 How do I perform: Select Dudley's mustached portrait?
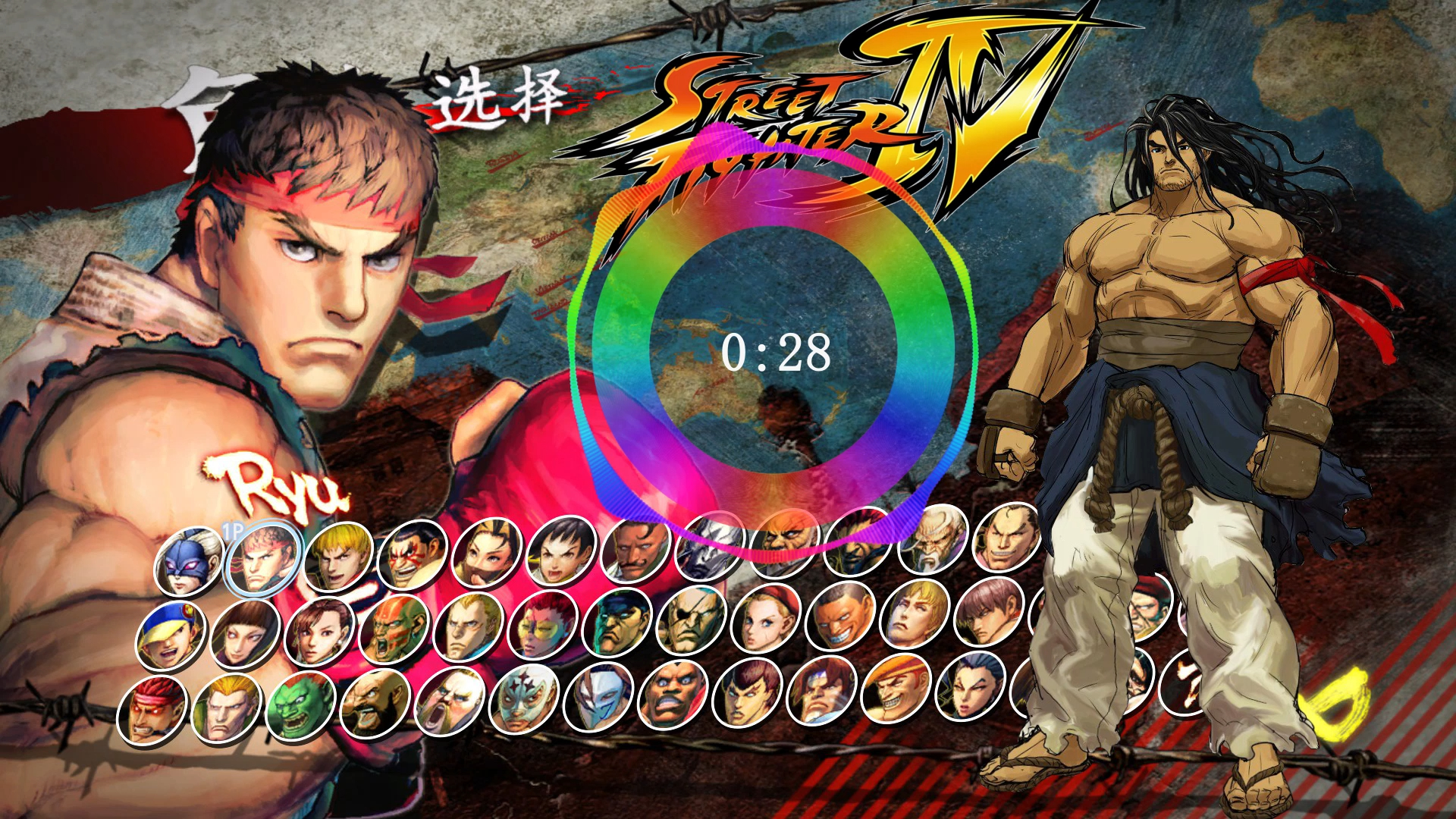(635, 548)
